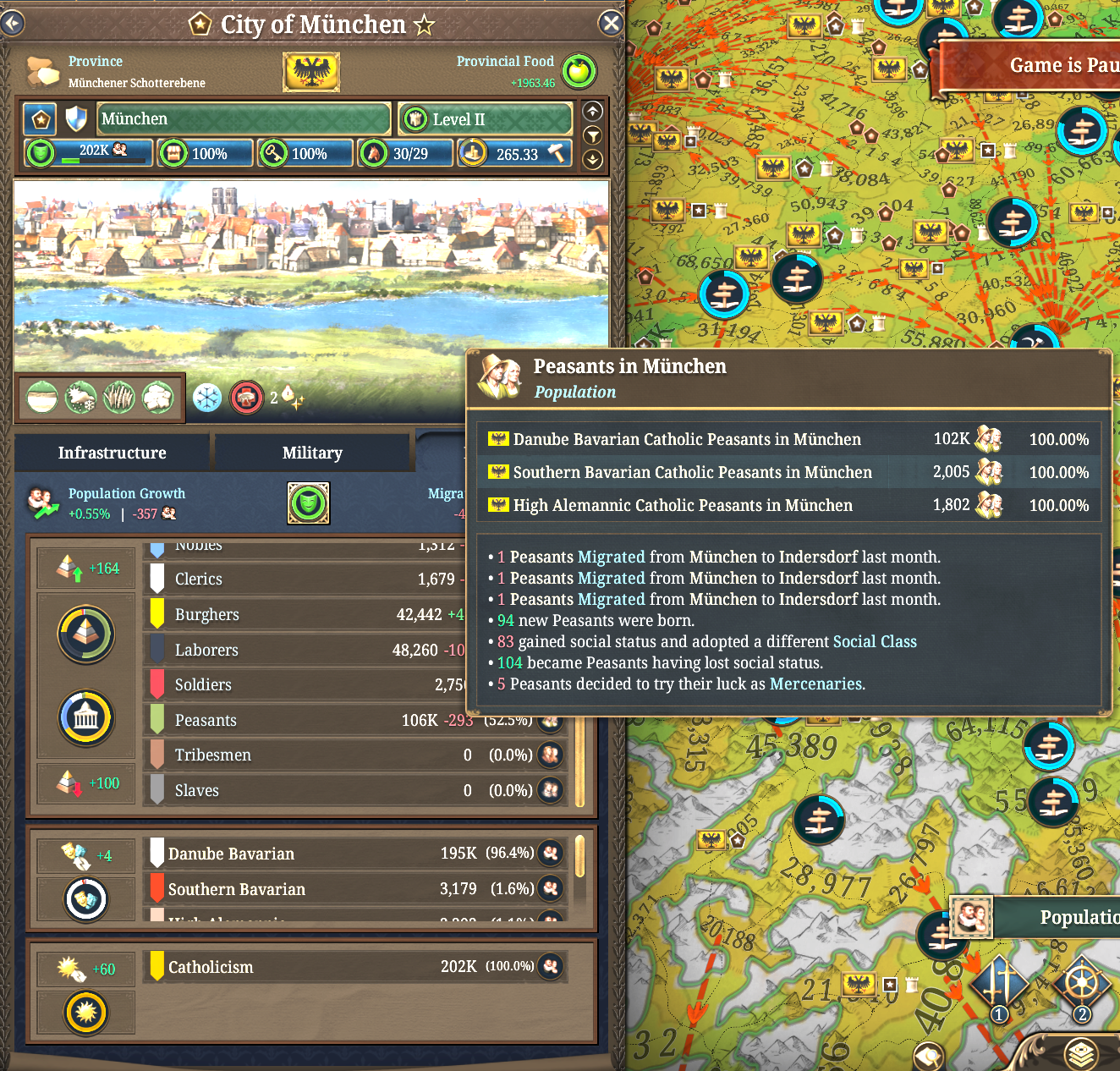This screenshot has height=1071, width=1120.
Task: Click the 202K population progress bar
Action: (88, 153)
